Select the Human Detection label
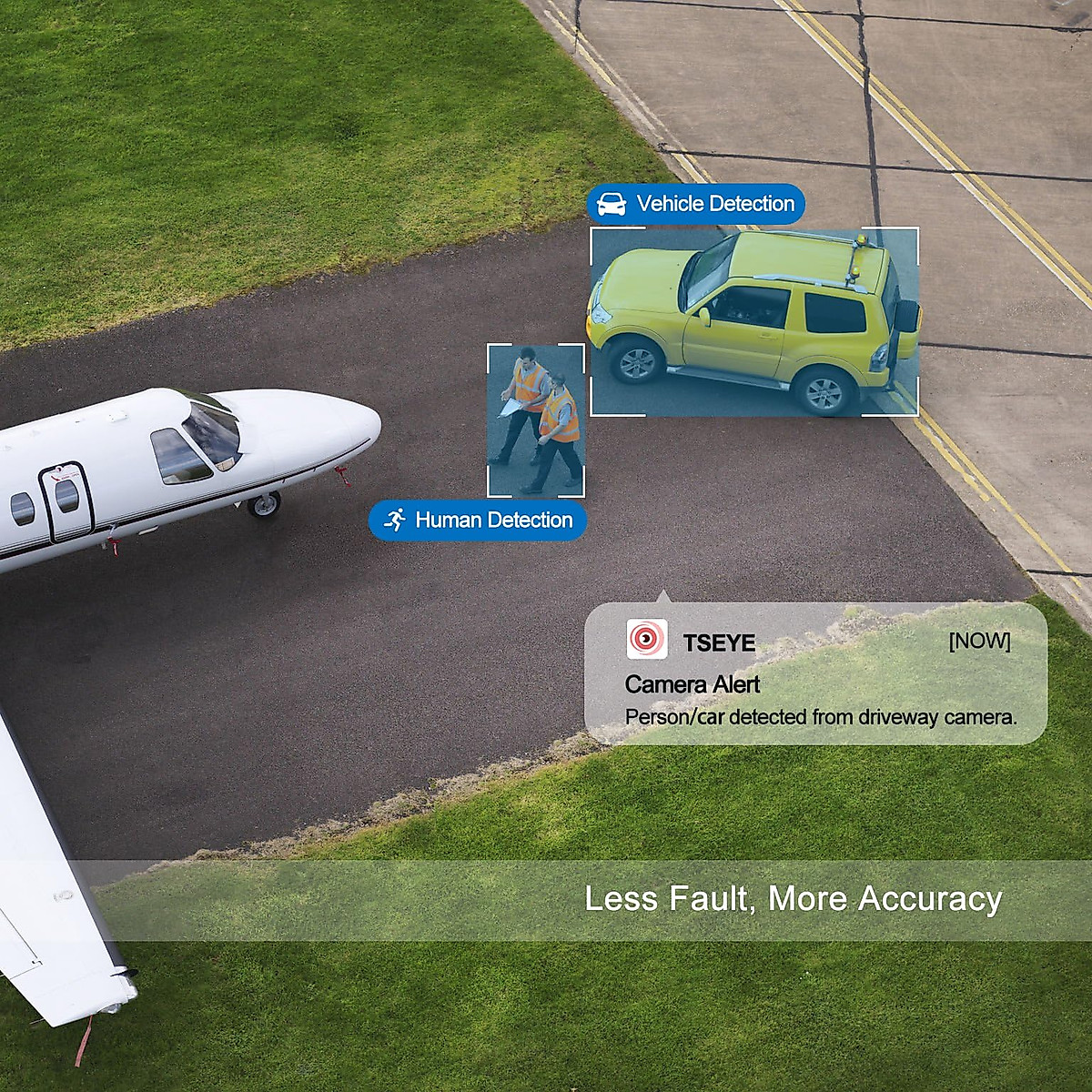The image size is (1092, 1092). [478, 521]
